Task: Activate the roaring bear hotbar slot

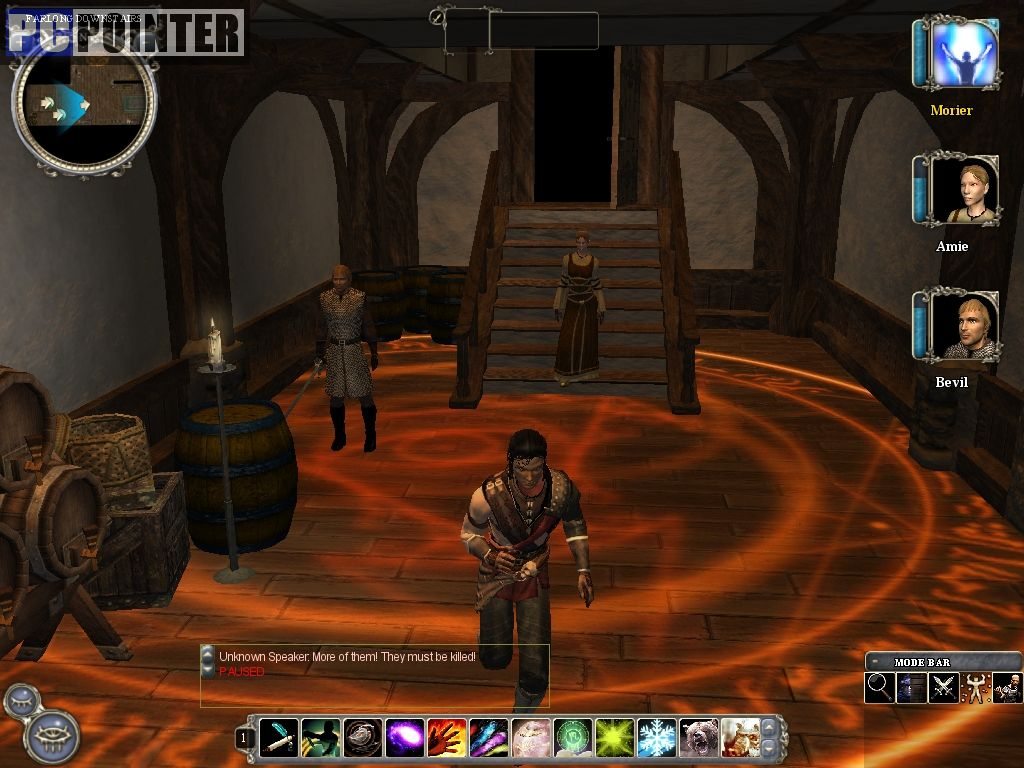Action: (699, 738)
